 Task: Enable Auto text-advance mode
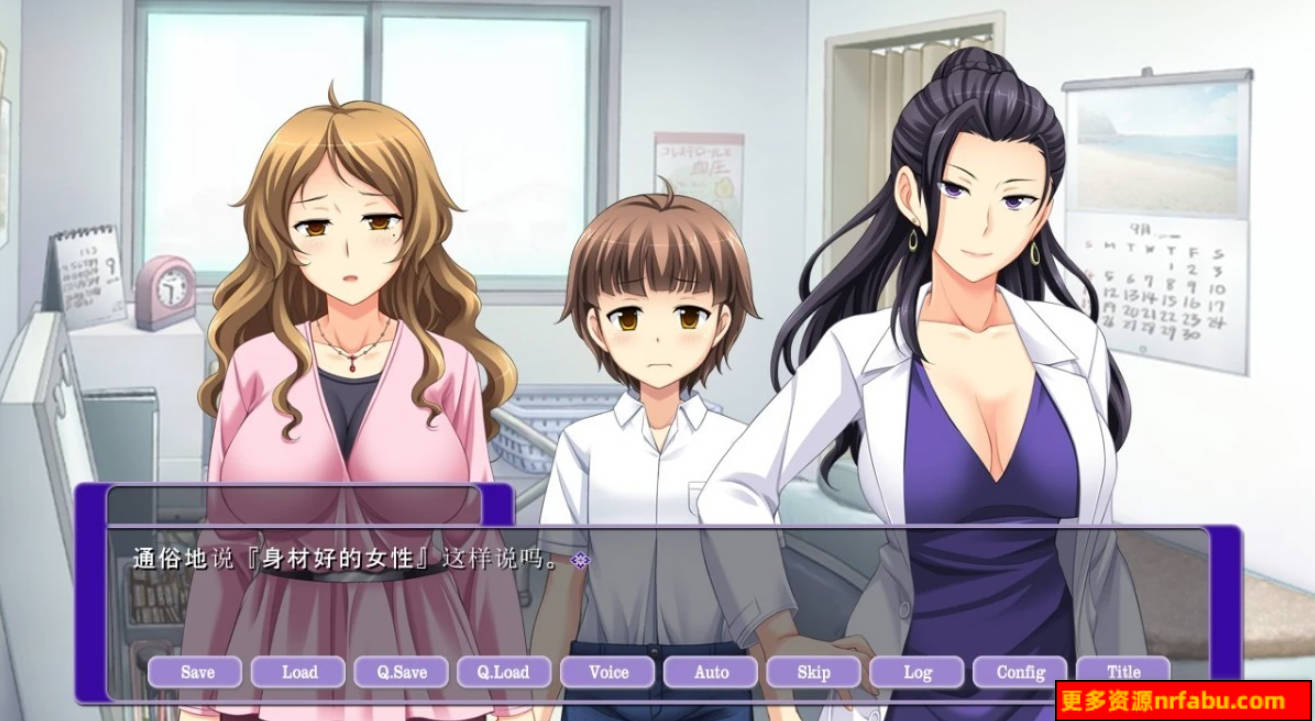pos(709,672)
